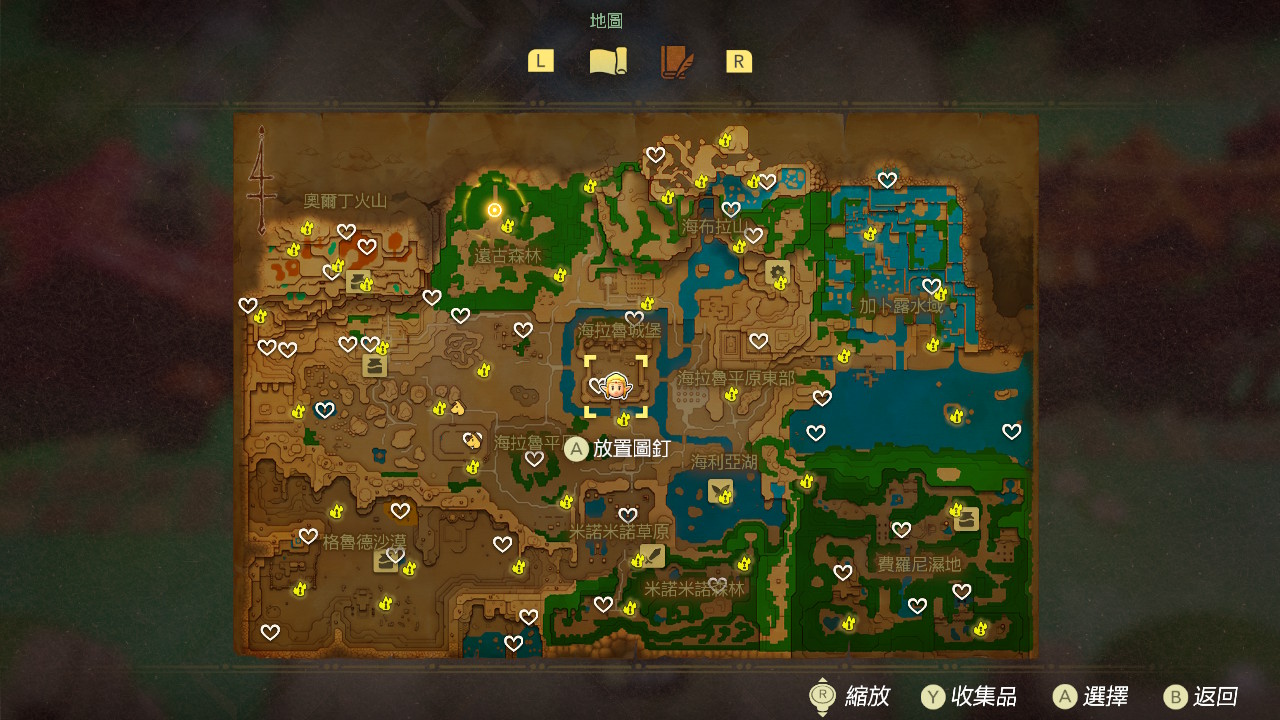Click Zelda's head marker at Hyrule Castle

click(x=615, y=384)
